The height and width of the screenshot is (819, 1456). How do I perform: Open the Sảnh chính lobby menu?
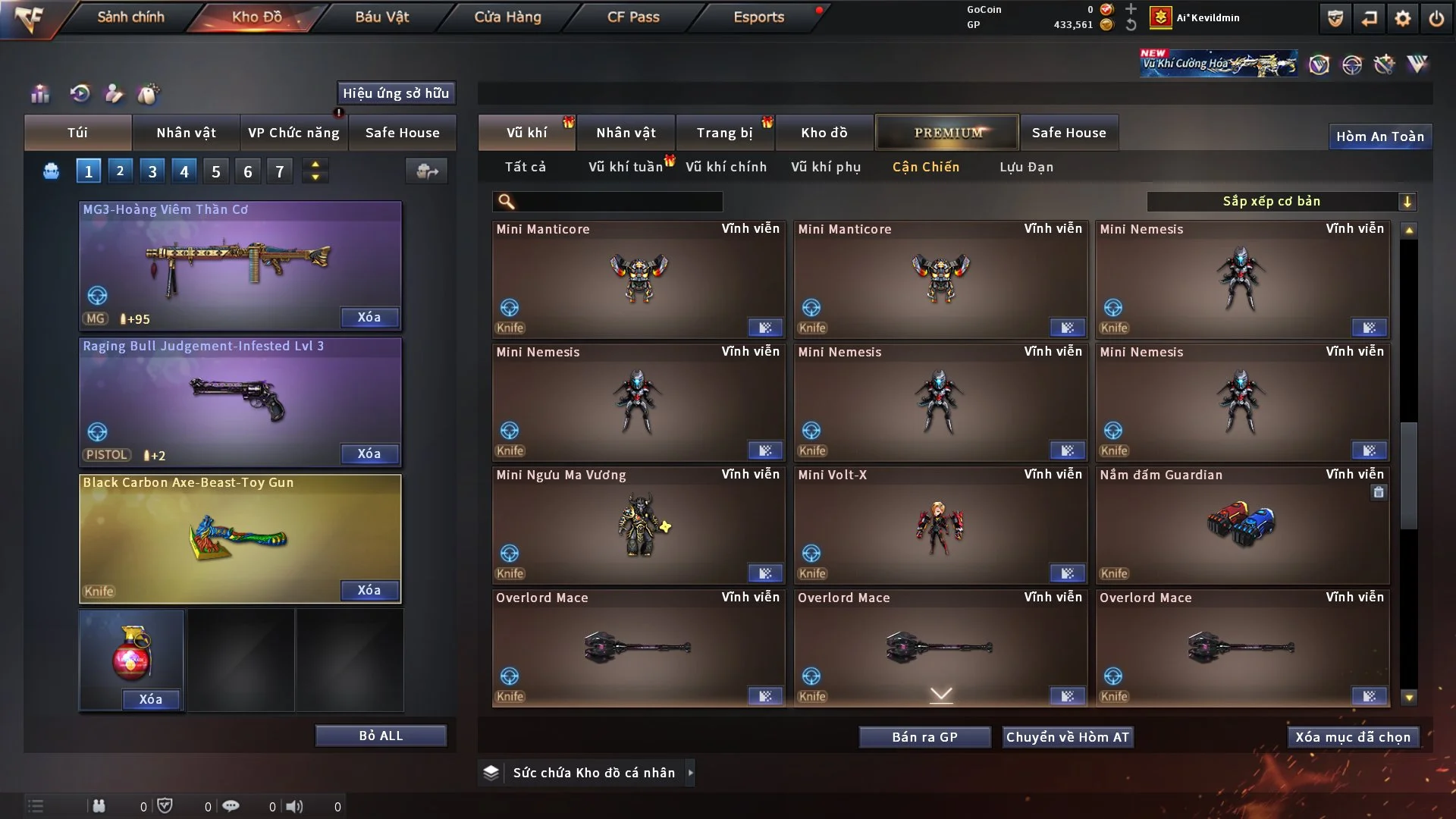point(130,17)
